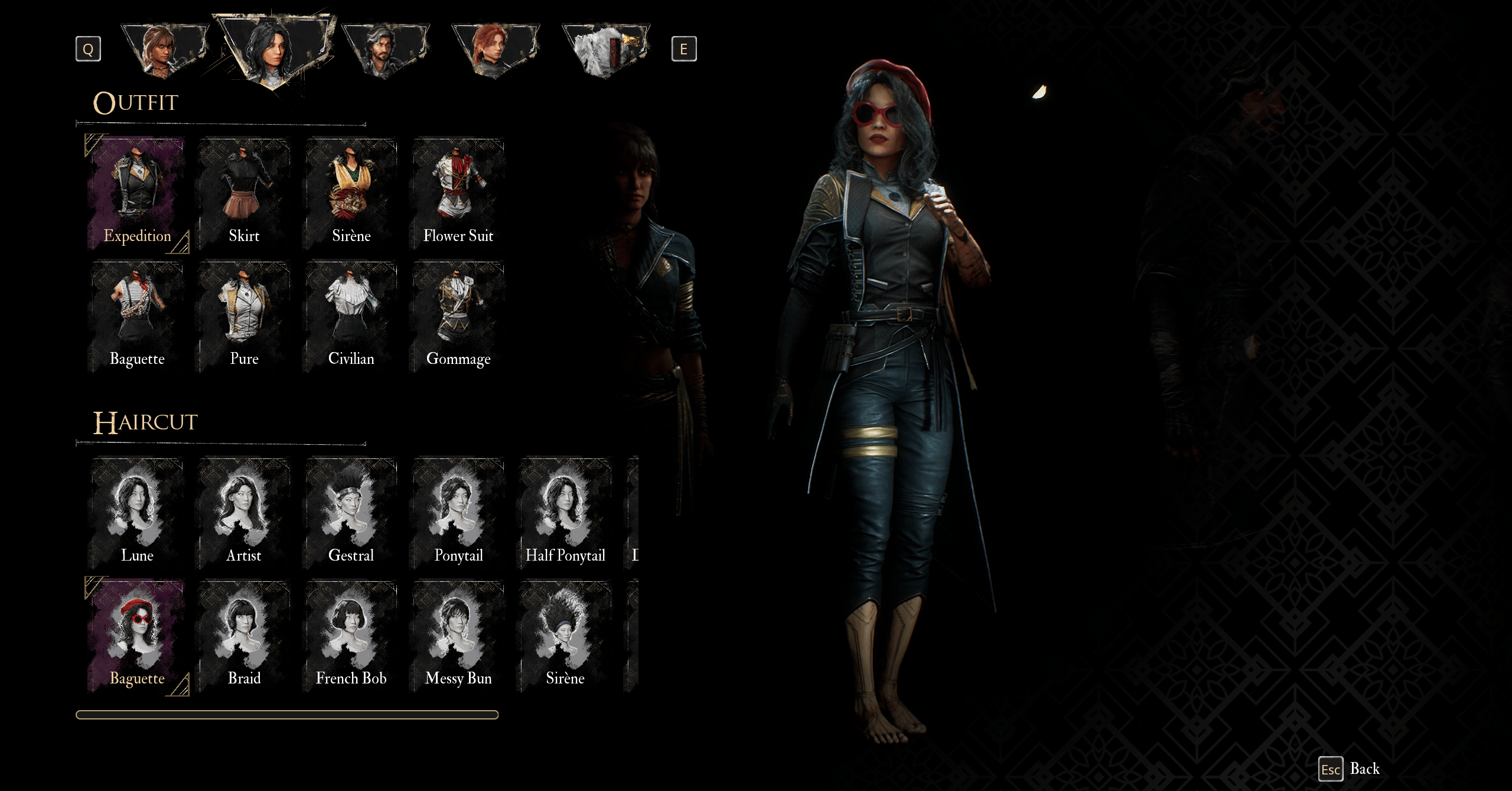Go back with the Back button

pyautogui.click(x=1351, y=769)
